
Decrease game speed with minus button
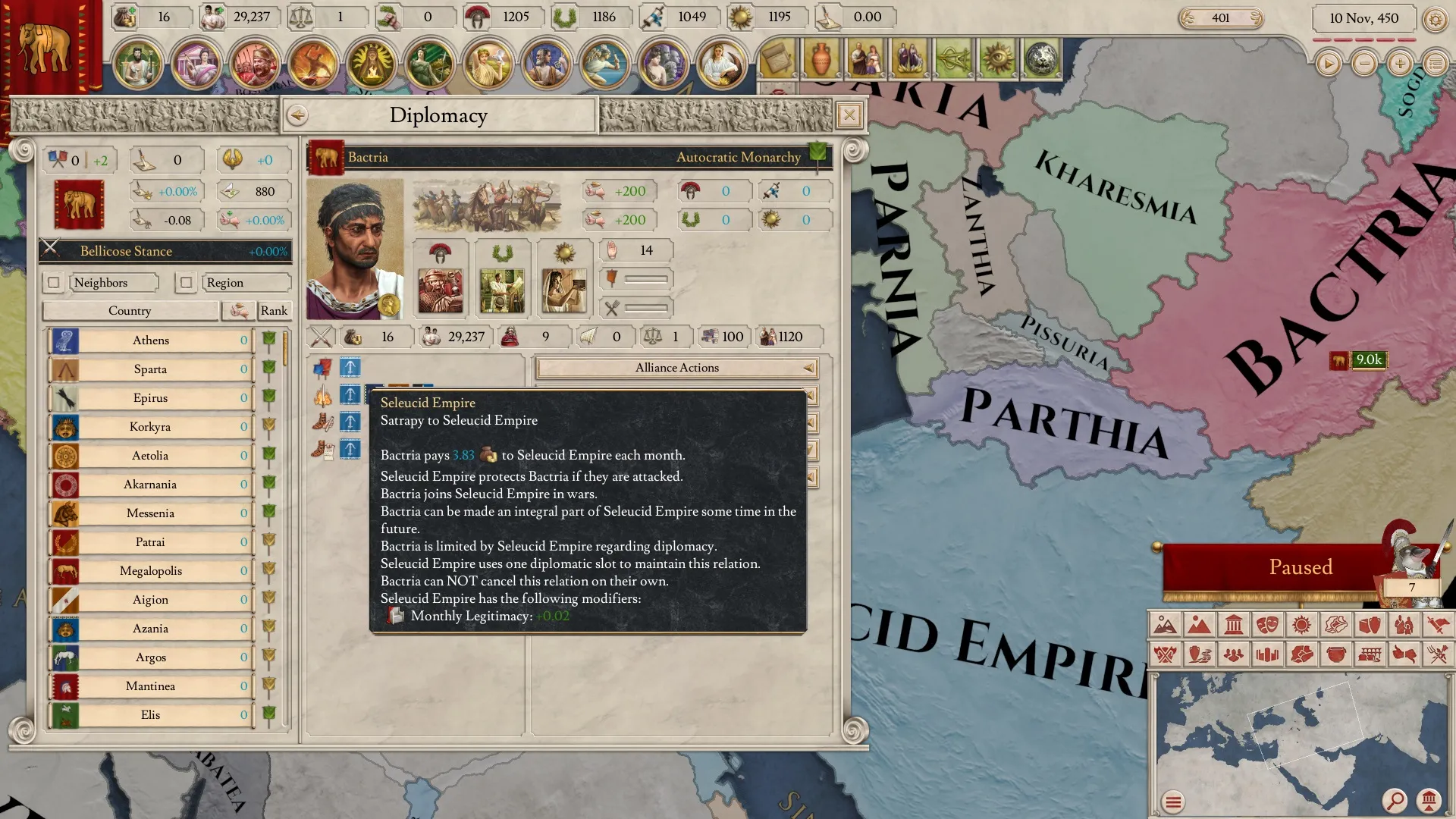[x=1364, y=64]
